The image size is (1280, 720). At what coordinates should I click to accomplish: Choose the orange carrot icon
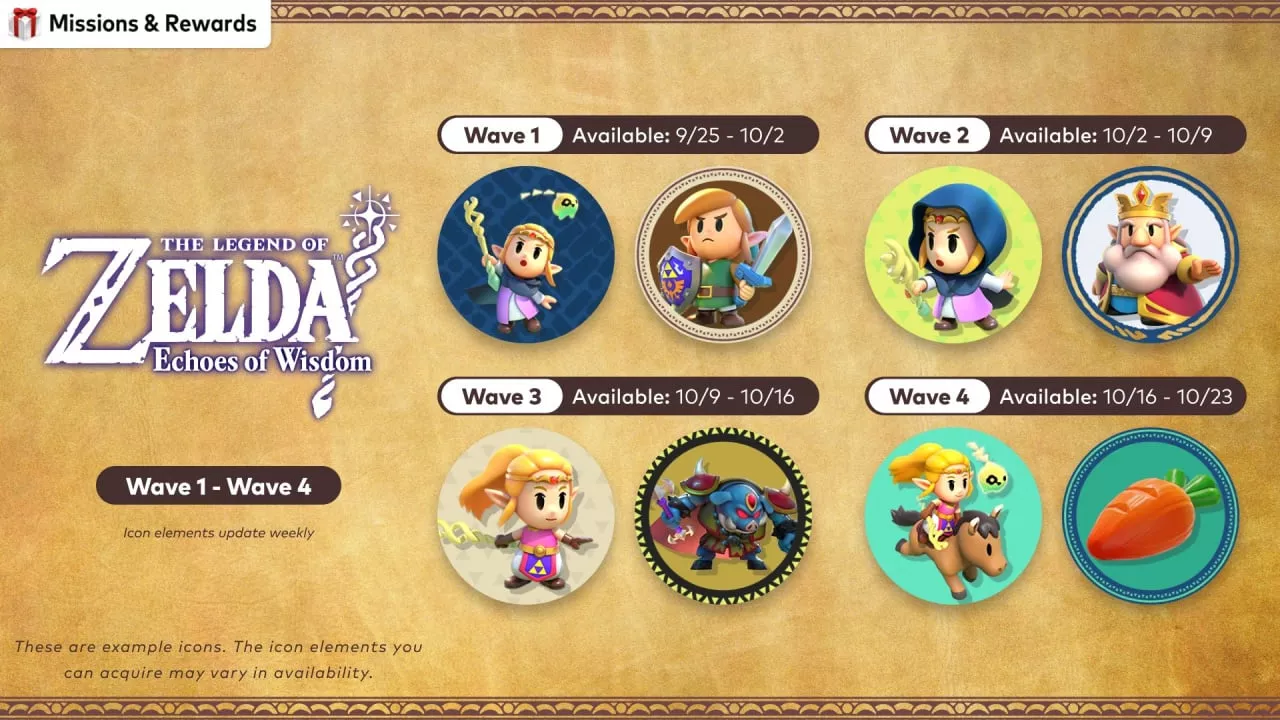pos(1150,516)
